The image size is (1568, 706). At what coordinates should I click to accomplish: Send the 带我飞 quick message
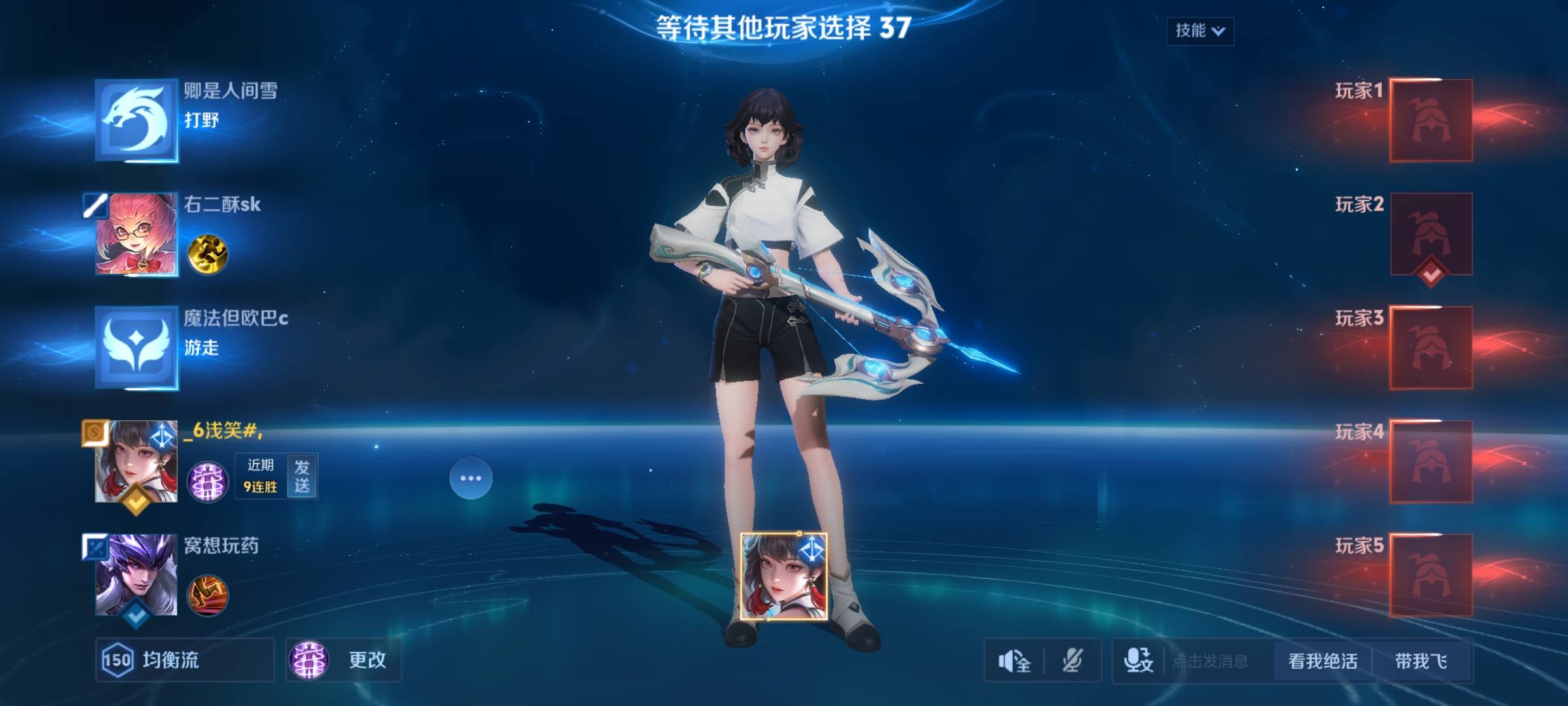point(1421,661)
